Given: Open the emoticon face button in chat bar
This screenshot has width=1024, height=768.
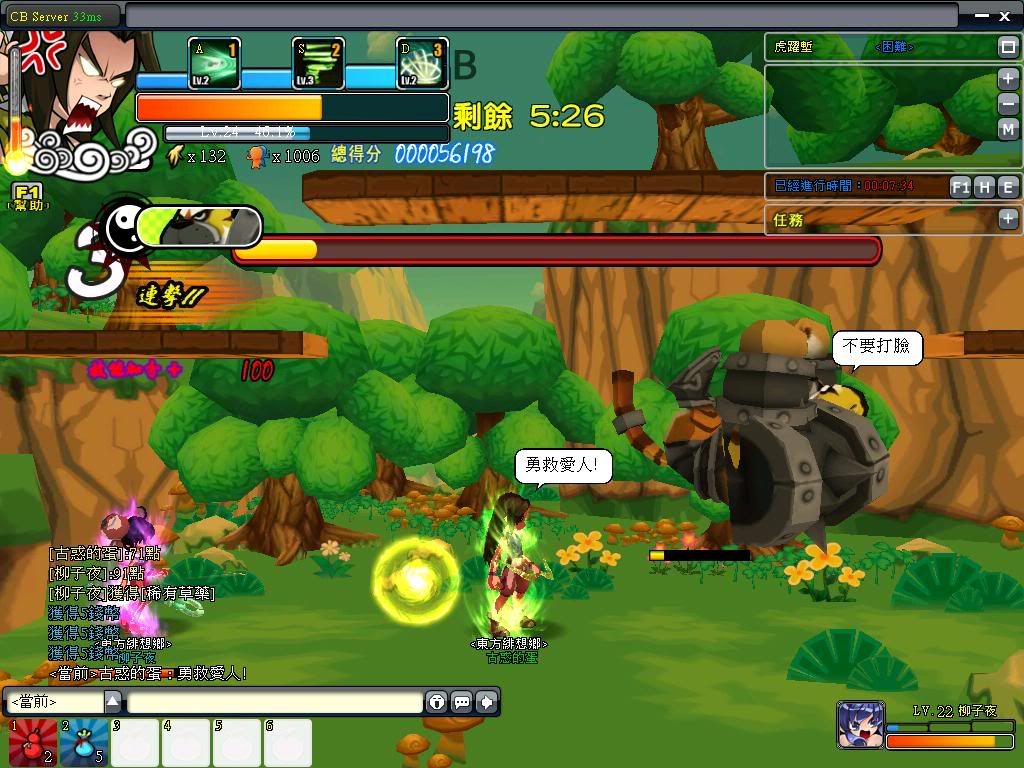Looking at the screenshot, I should pos(437,702).
